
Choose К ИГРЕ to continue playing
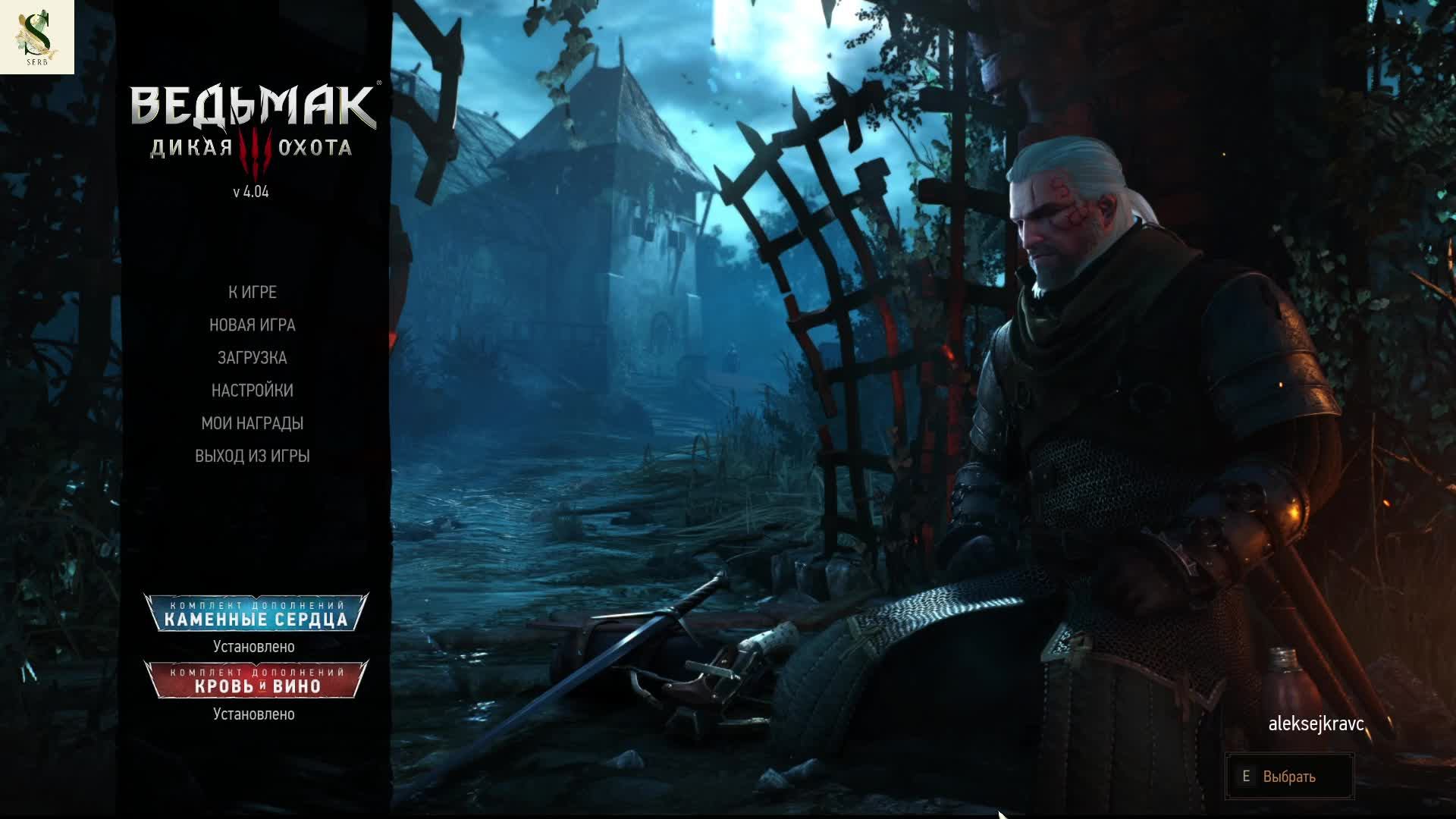click(250, 291)
